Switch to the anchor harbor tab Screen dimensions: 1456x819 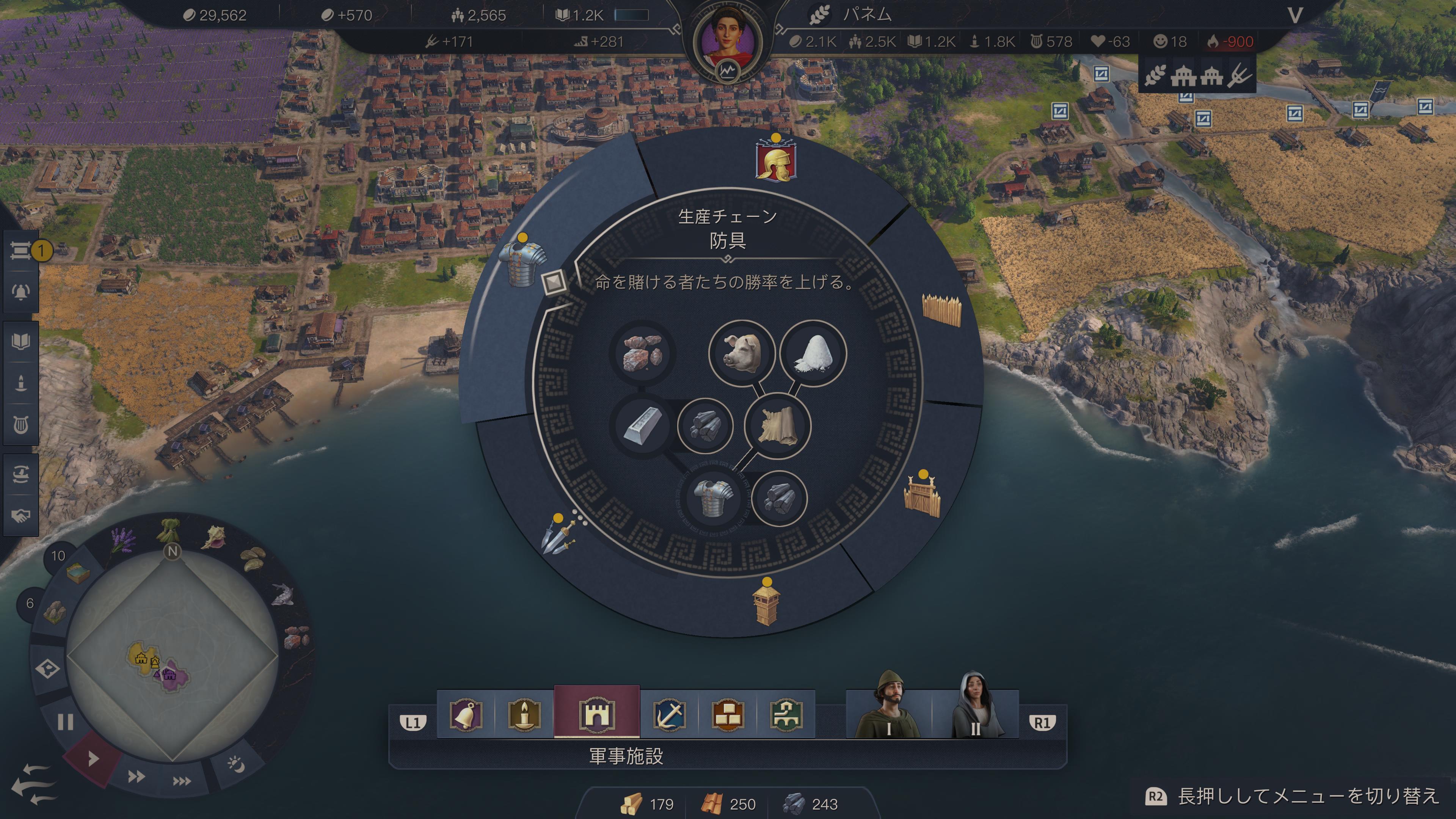670,715
